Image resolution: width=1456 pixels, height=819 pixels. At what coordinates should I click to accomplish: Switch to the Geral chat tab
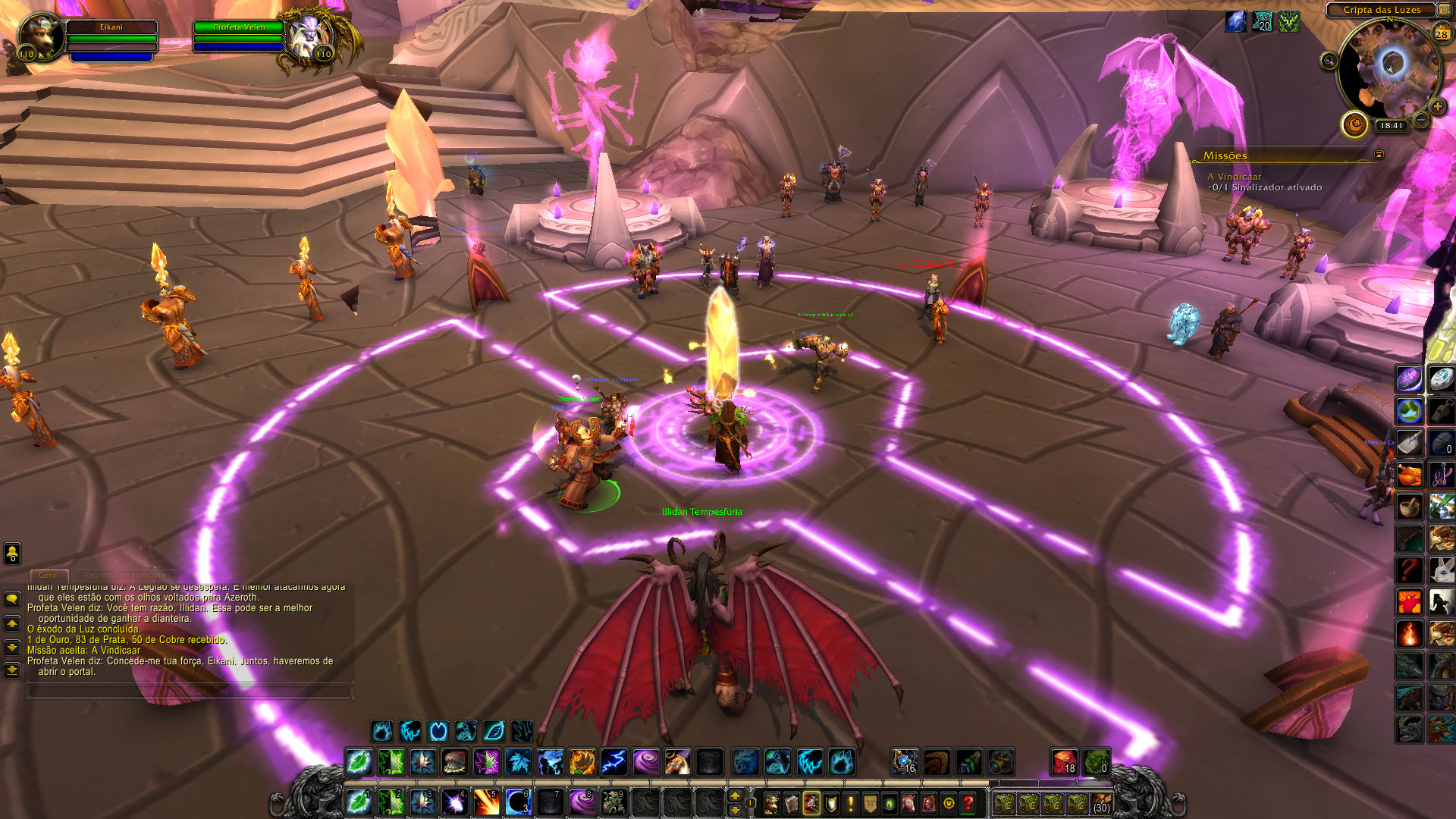coord(49,576)
